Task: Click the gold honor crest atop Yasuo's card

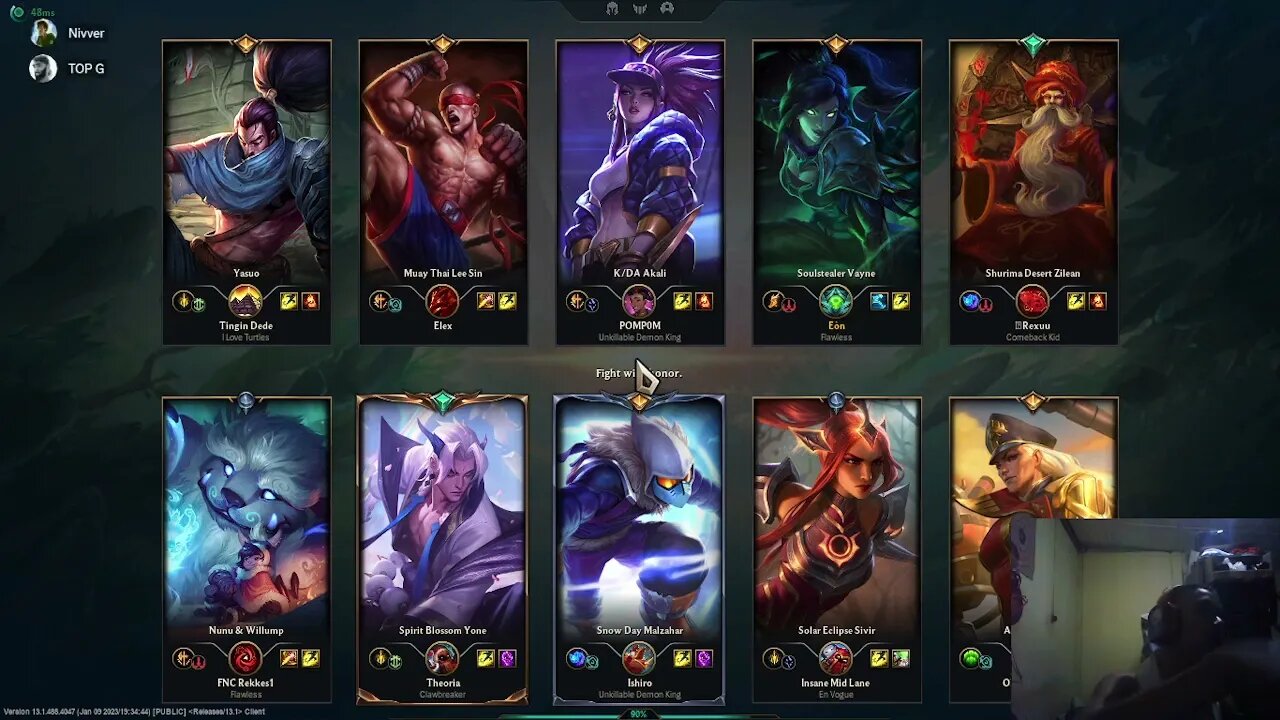Action: (246, 42)
